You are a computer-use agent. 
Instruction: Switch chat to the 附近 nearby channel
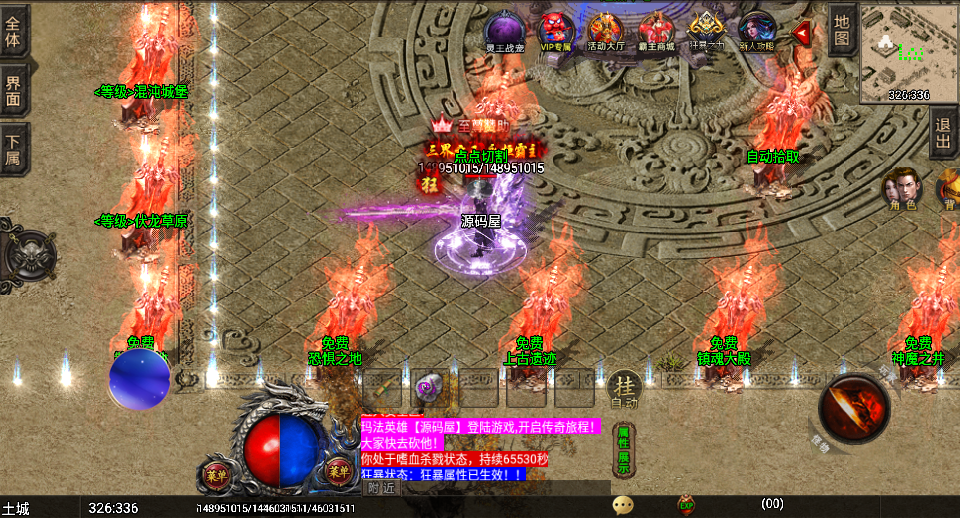coord(380,488)
